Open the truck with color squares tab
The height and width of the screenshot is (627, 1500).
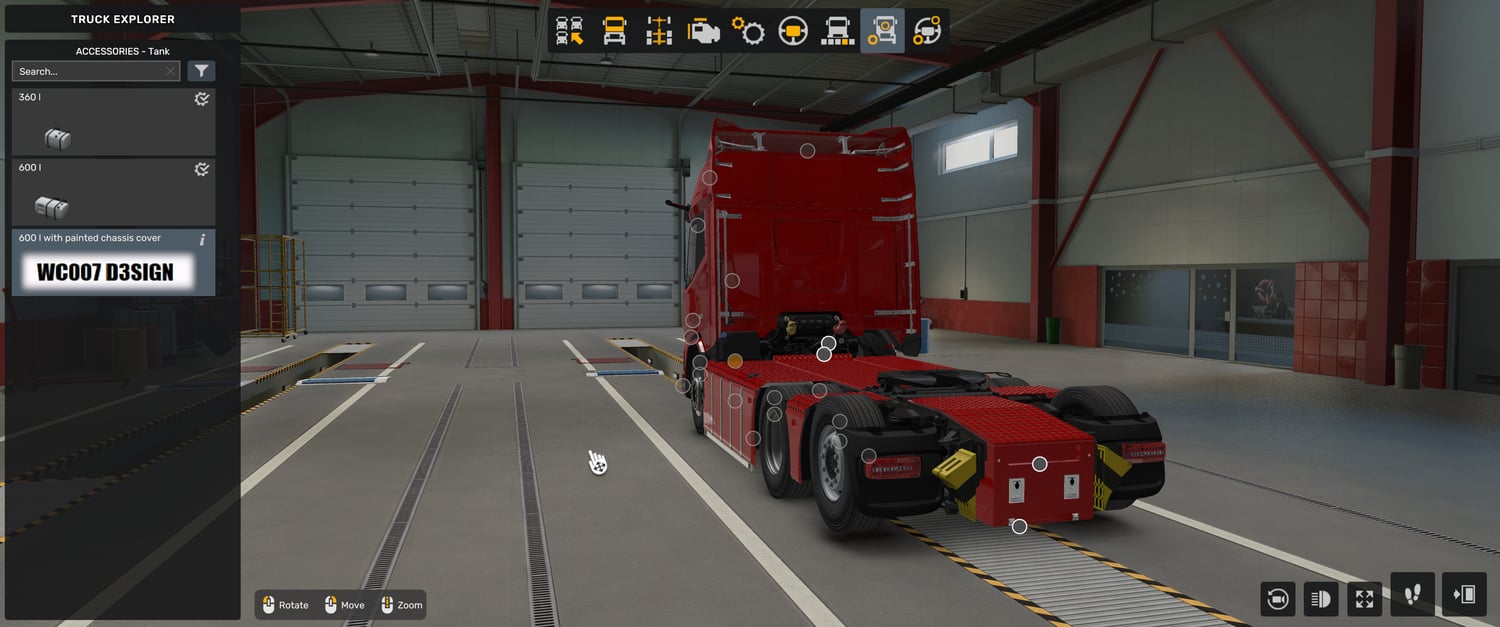[x=838, y=31]
